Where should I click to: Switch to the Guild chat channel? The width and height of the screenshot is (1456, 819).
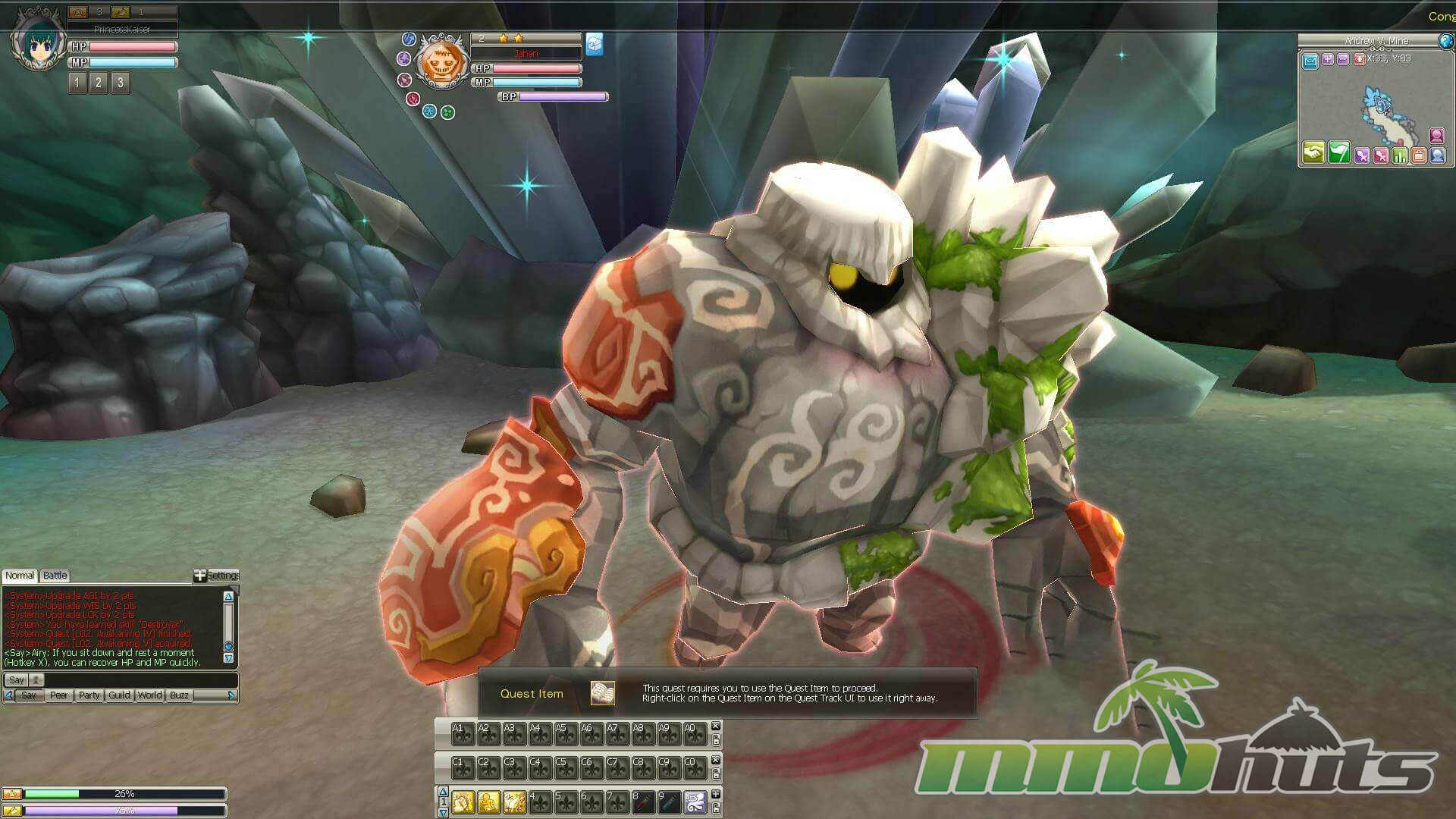[x=119, y=695]
